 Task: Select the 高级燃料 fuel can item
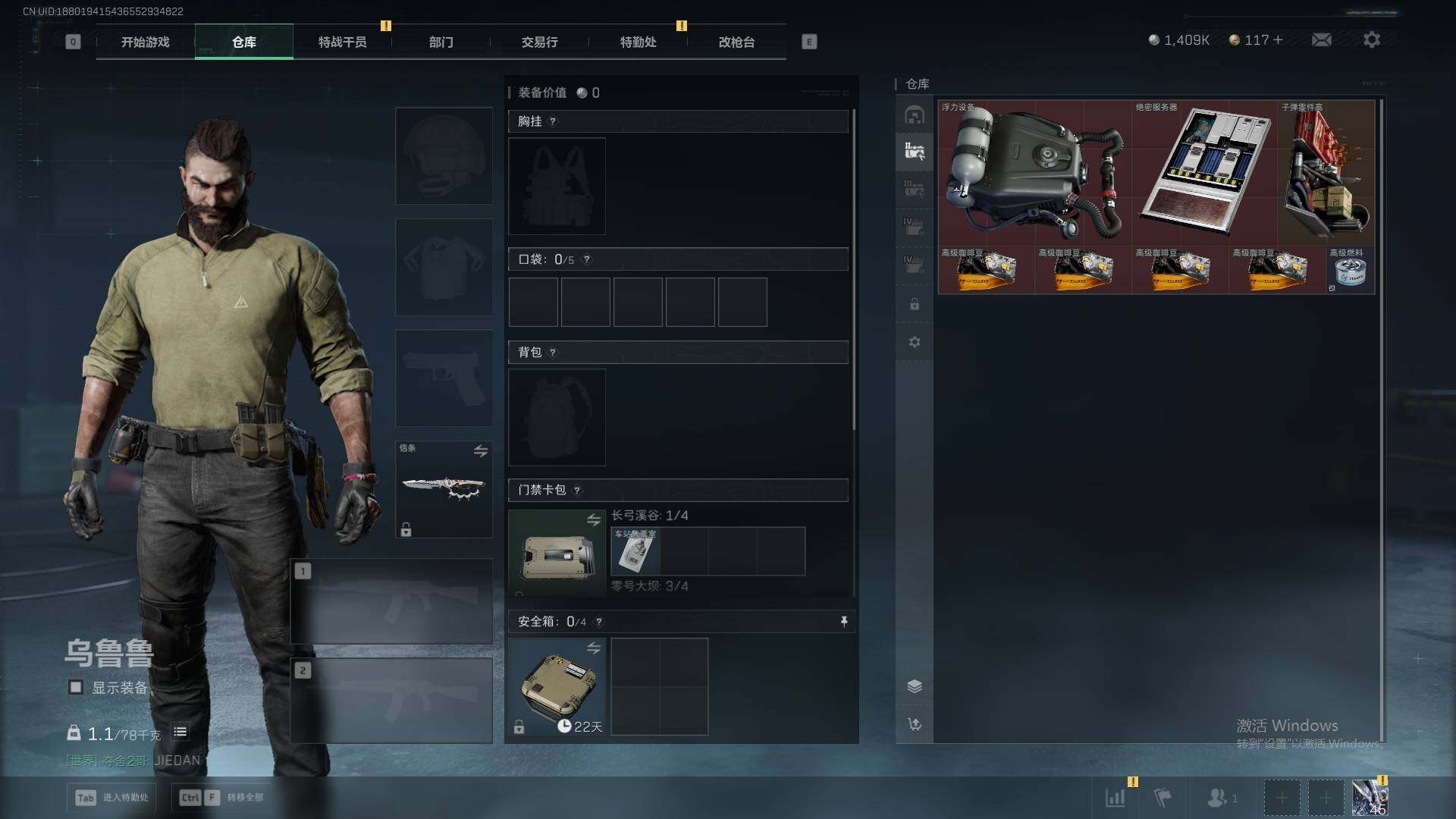coord(1351,270)
